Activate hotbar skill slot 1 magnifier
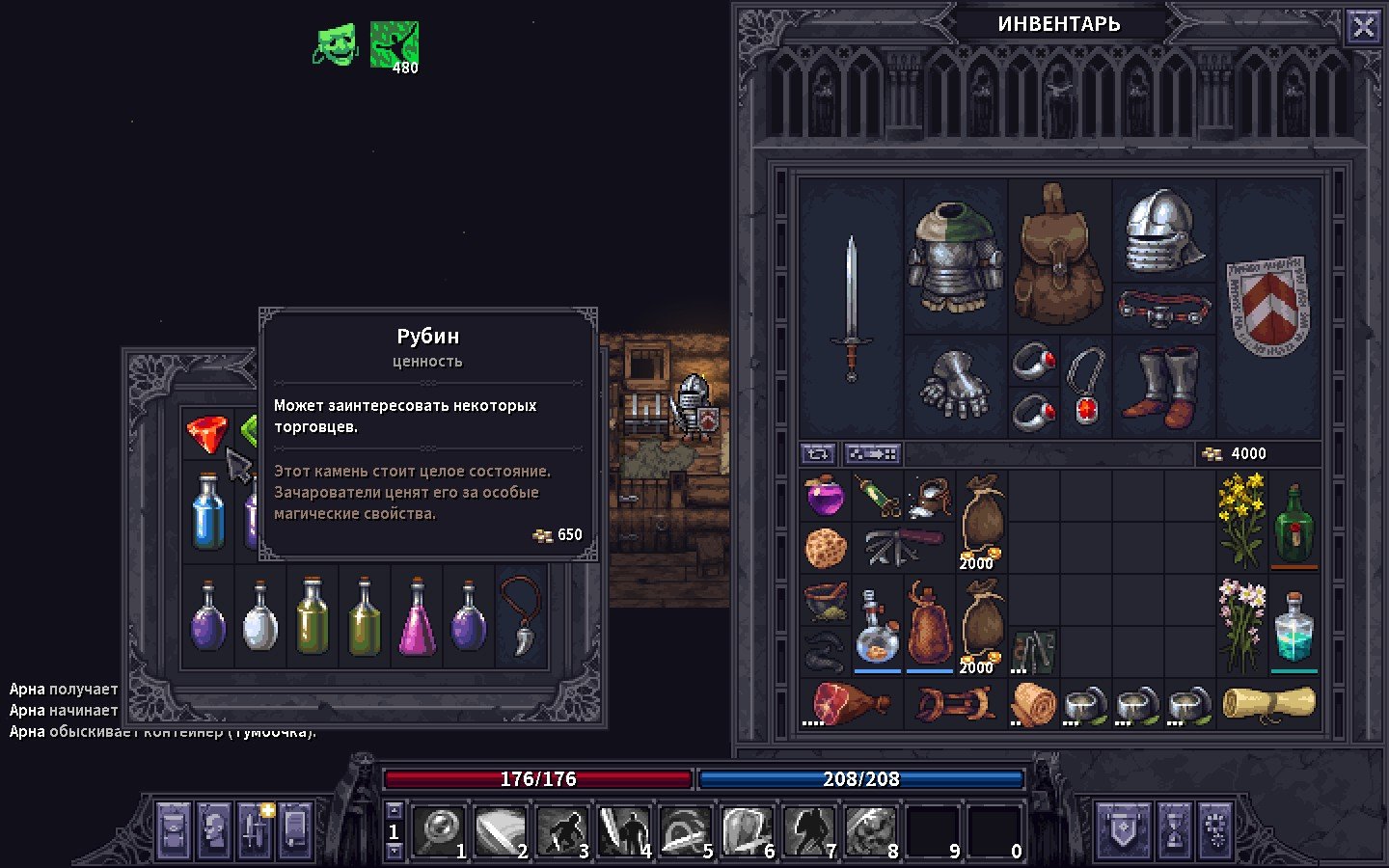The width and height of the screenshot is (1389, 868). 440,831
